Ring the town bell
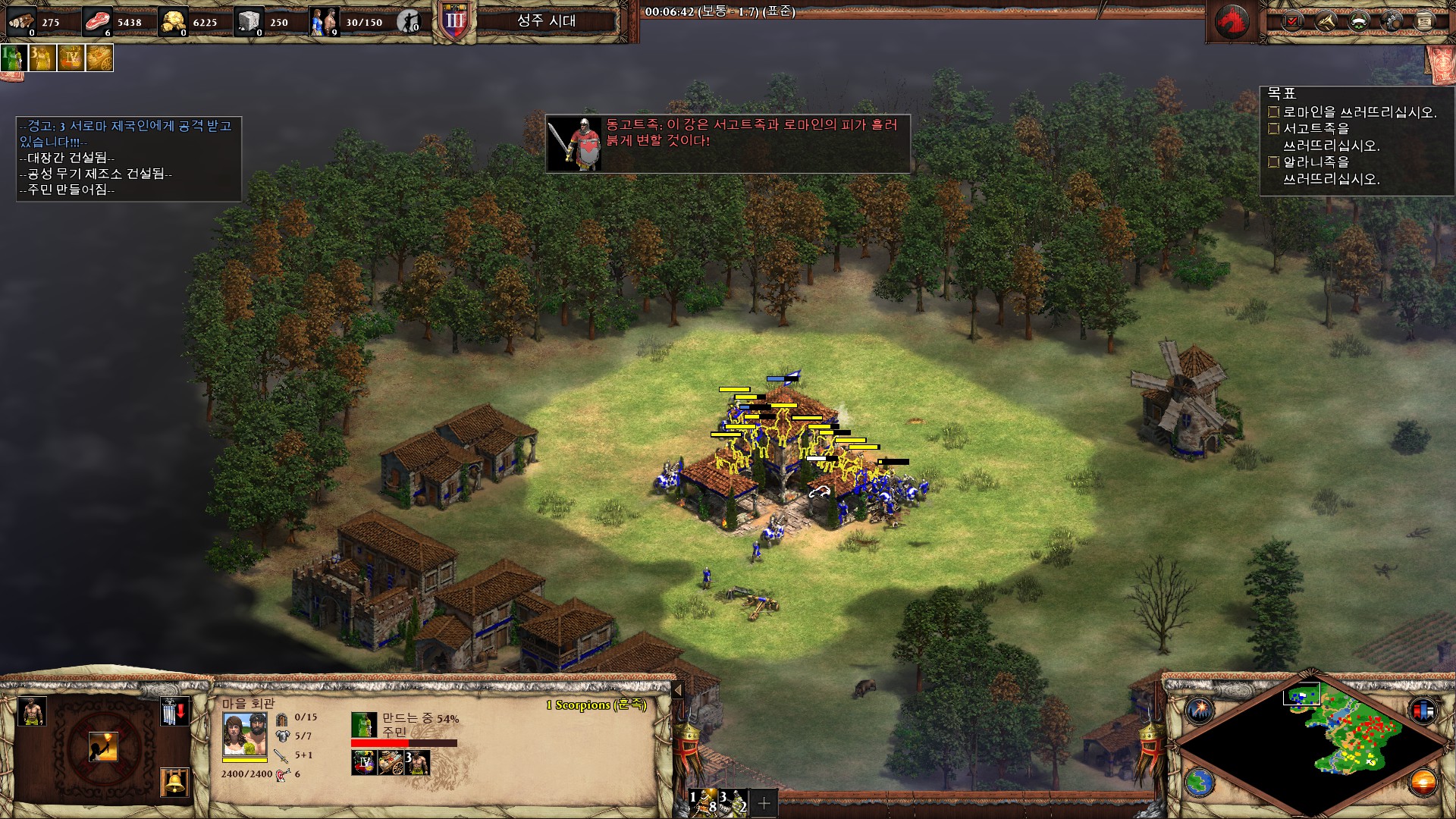Screen dimensions: 1456x819 coord(174,782)
